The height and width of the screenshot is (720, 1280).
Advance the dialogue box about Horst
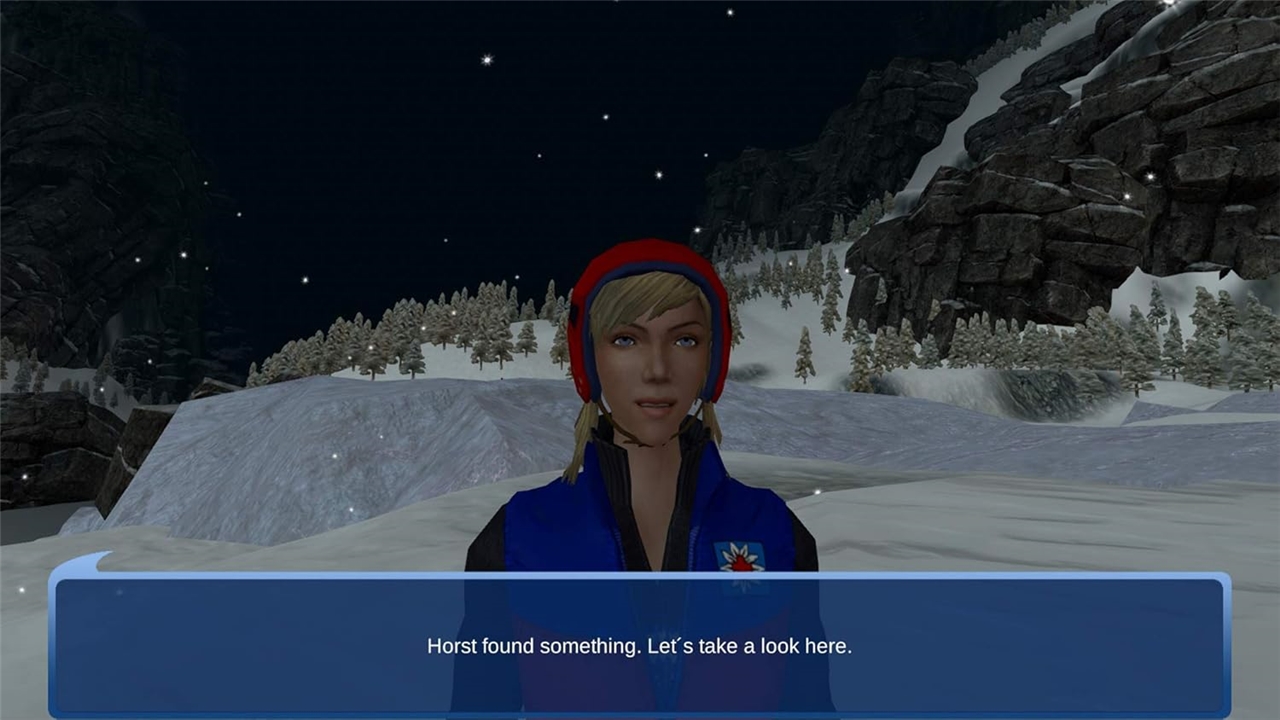click(639, 645)
